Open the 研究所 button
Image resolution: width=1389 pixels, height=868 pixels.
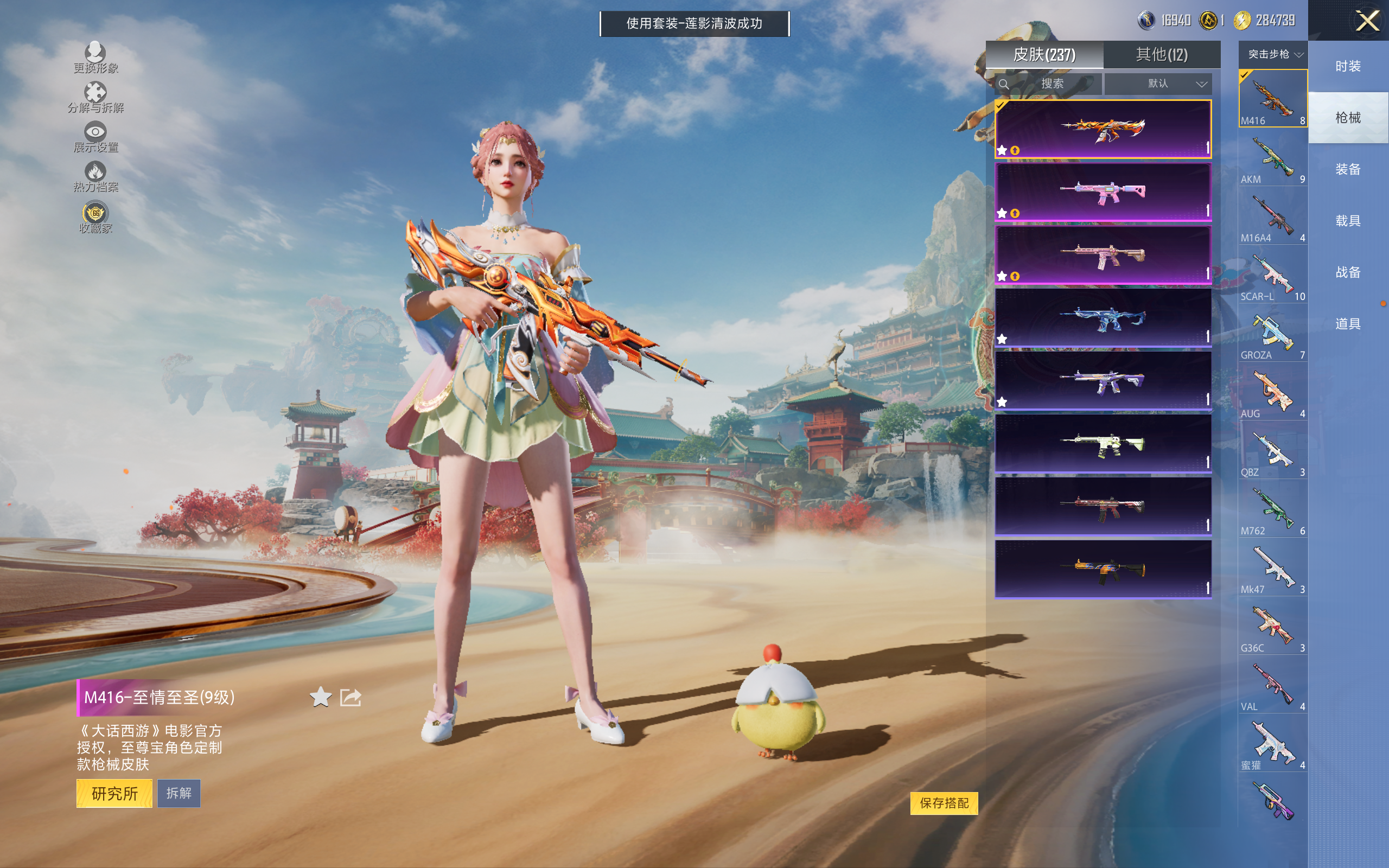(x=114, y=793)
